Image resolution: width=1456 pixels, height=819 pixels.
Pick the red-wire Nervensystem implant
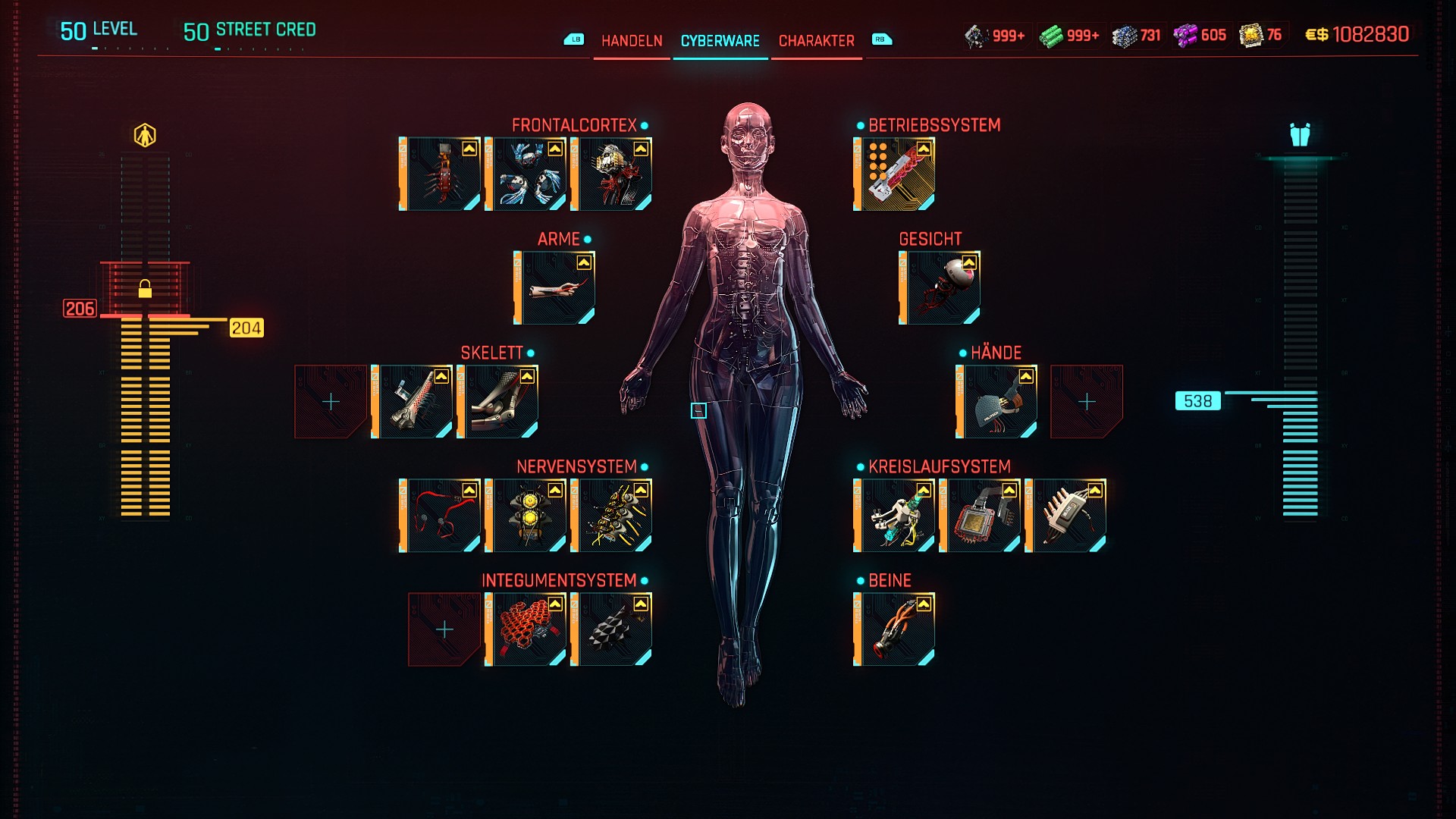click(441, 516)
